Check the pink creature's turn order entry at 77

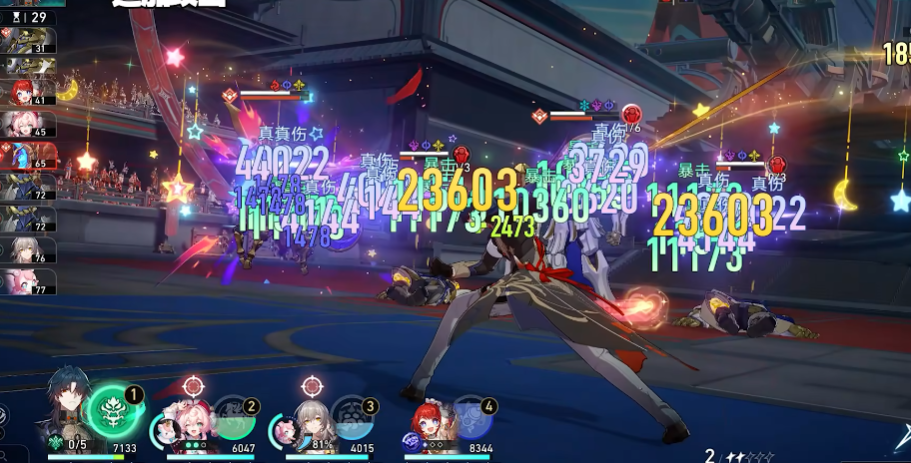28,282
